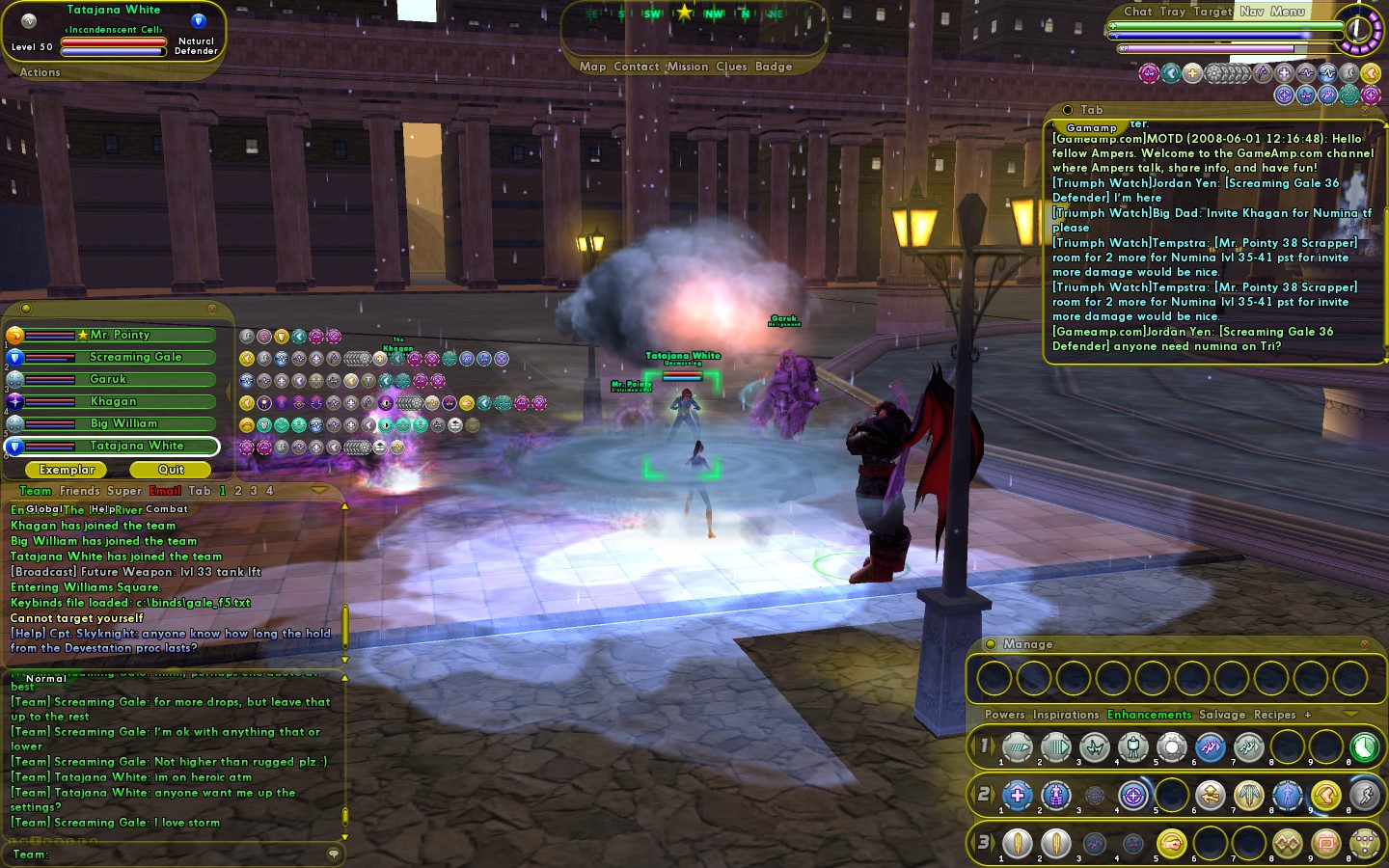The width and height of the screenshot is (1389, 868).
Task: Click the Exemplar button
Action: (68, 470)
